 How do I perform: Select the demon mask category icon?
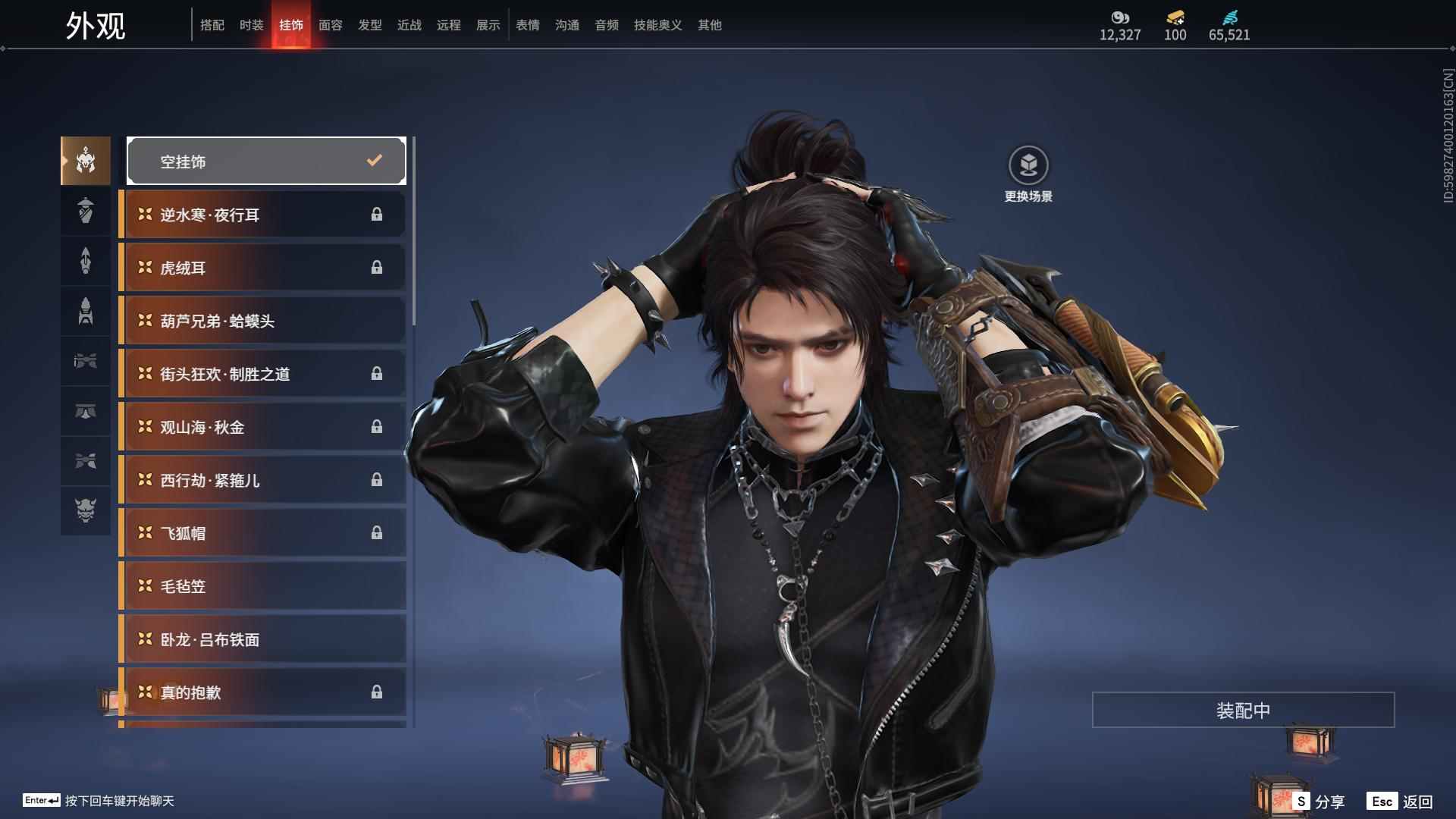click(86, 510)
